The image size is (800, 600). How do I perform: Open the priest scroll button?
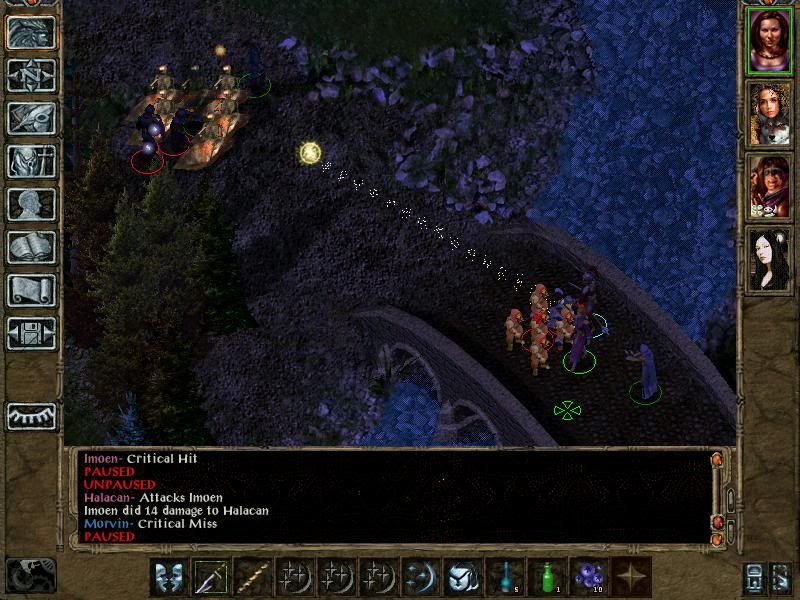[31, 290]
